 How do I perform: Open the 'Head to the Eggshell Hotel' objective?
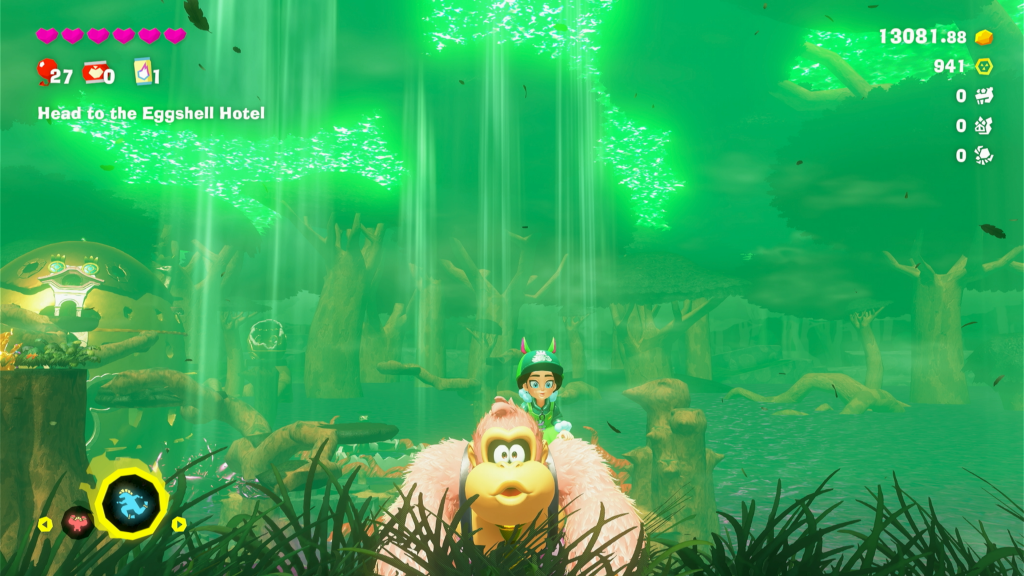tap(151, 114)
